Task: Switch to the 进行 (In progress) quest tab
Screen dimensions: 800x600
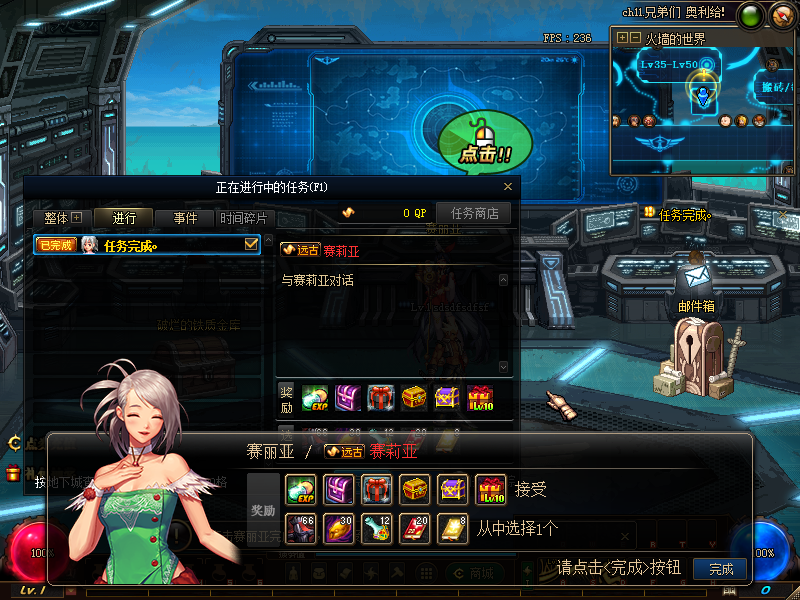Action: 125,218
